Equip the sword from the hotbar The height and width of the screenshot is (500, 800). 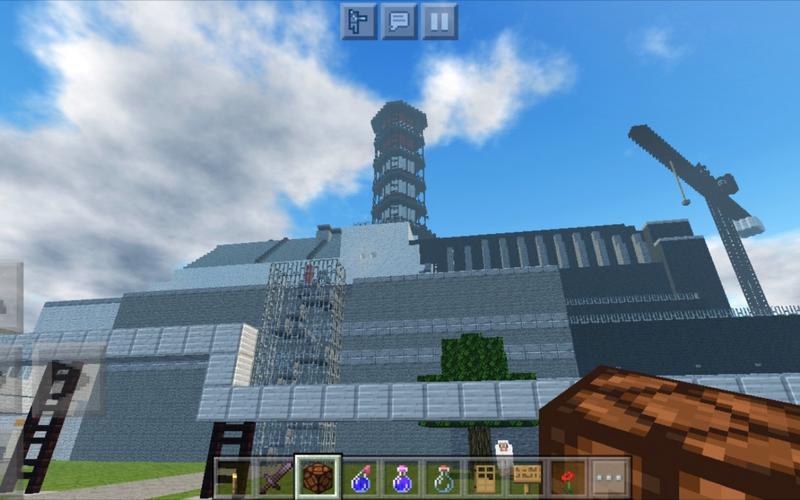point(277,477)
